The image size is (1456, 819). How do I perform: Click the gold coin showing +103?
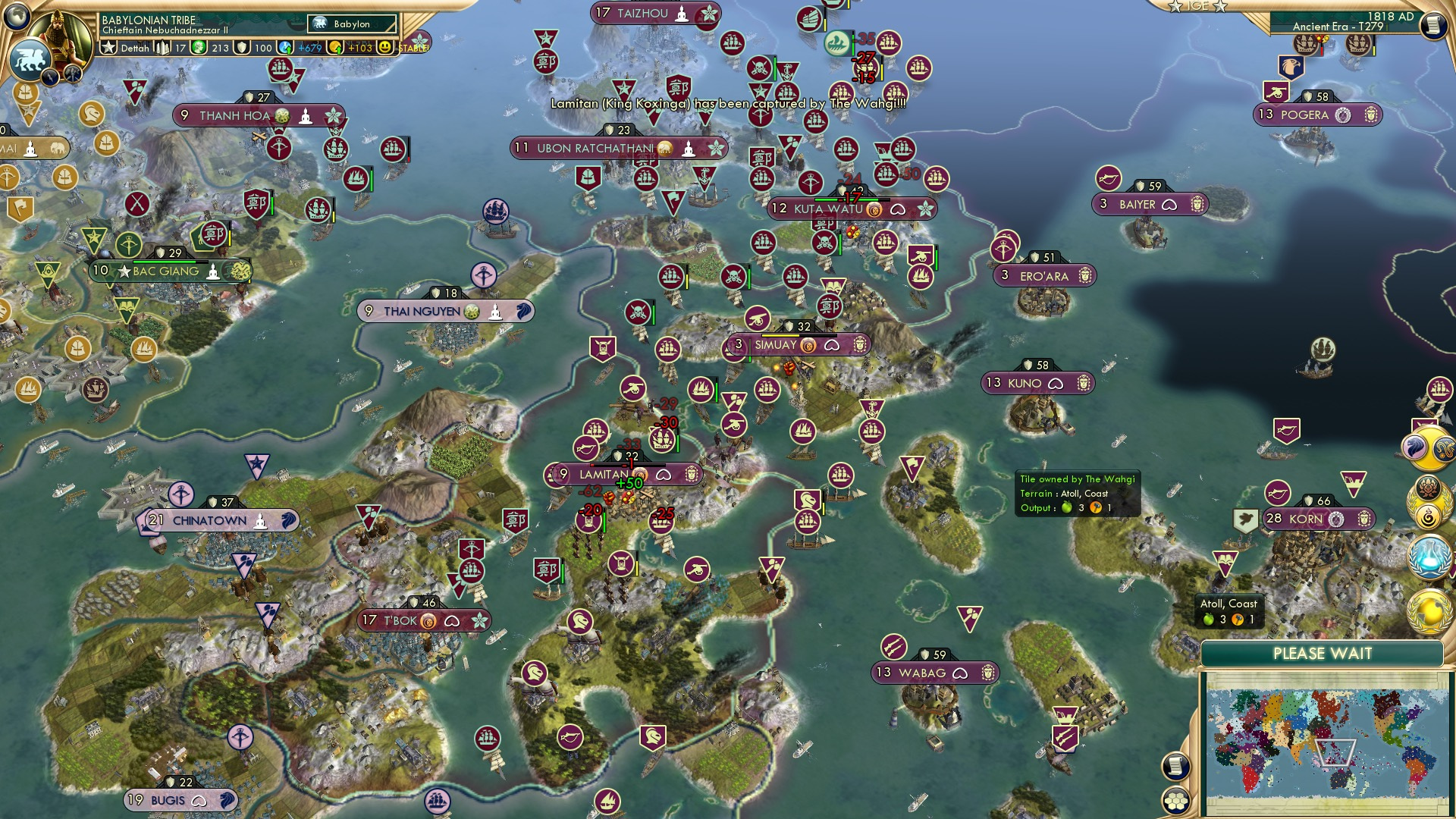pyautogui.click(x=335, y=48)
